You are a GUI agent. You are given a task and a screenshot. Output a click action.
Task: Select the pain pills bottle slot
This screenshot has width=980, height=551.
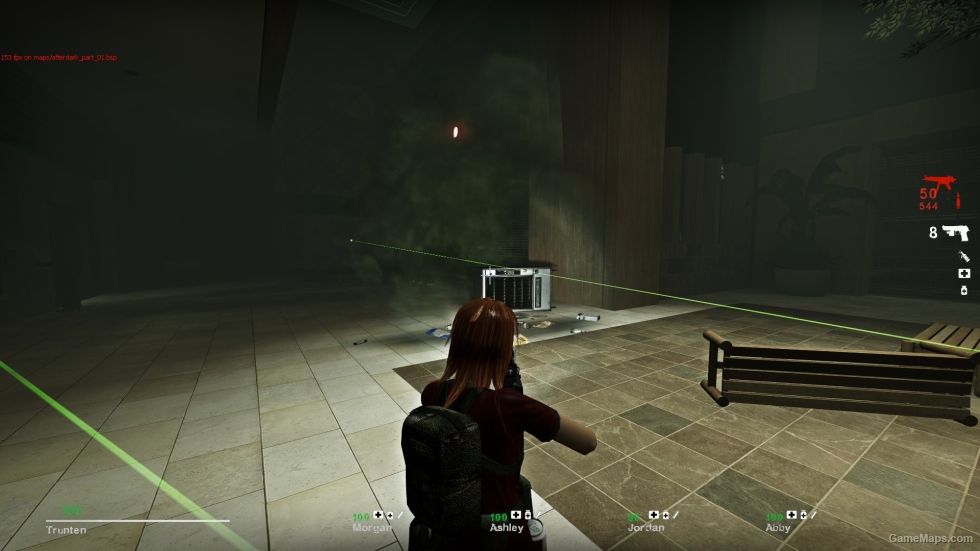tap(964, 290)
